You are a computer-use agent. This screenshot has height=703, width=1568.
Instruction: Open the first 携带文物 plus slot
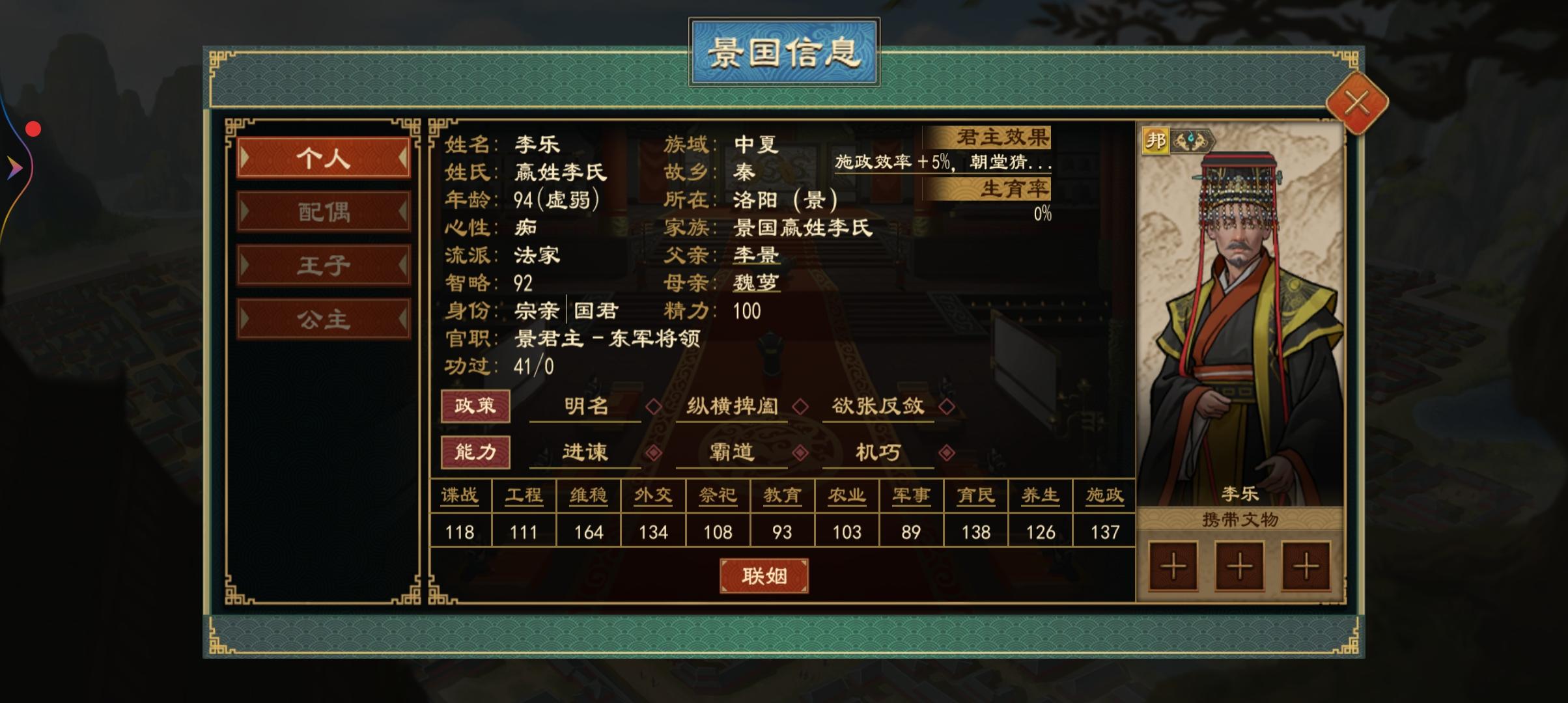(1173, 566)
